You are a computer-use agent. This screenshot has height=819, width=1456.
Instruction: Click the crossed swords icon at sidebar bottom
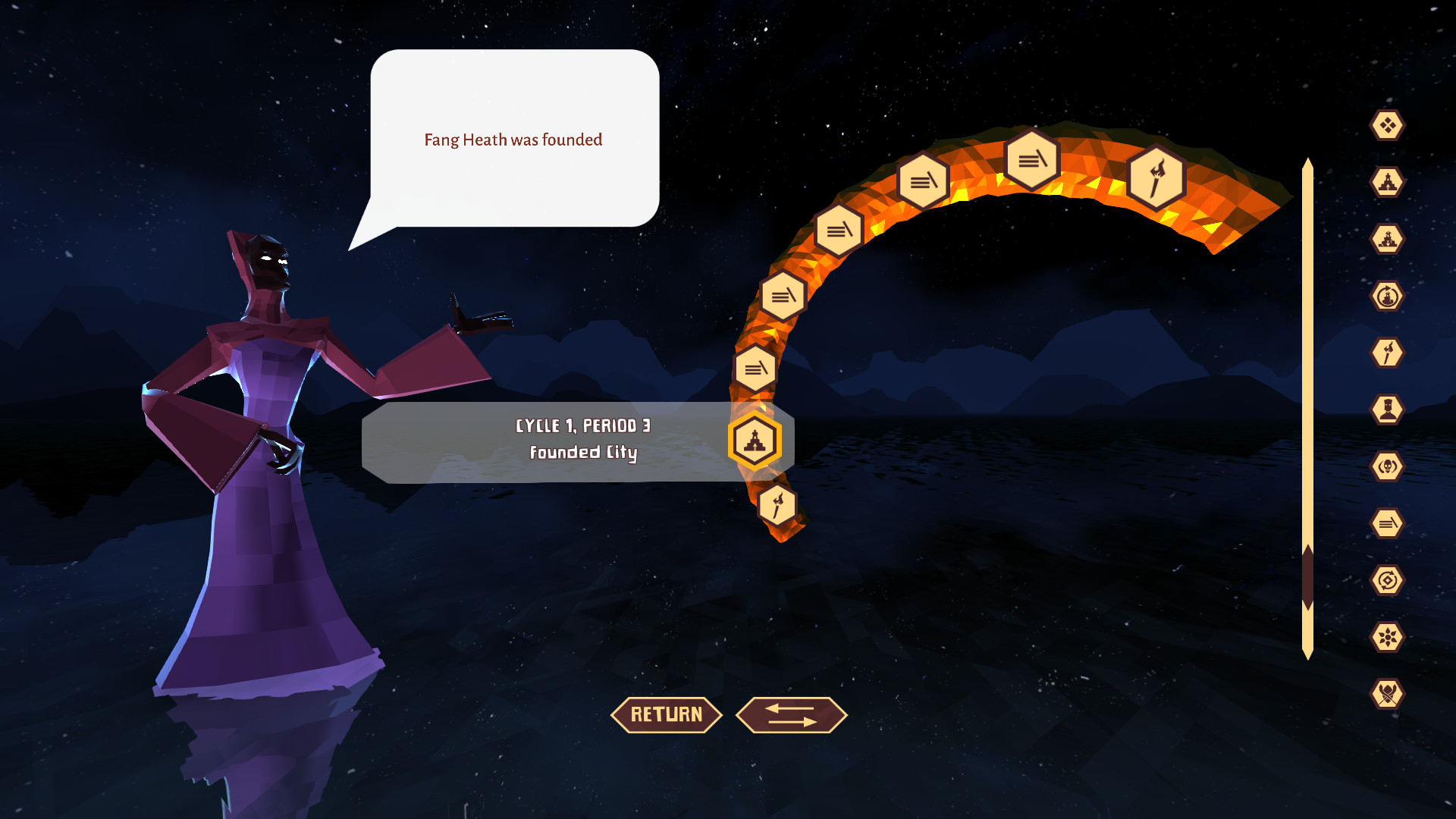(x=1387, y=695)
